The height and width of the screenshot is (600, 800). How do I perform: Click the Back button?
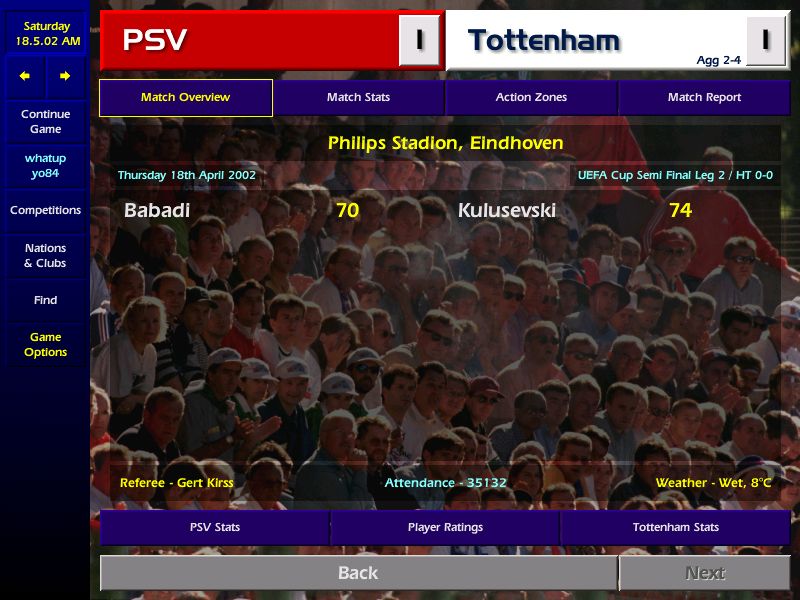pyautogui.click(x=358, y=573)
